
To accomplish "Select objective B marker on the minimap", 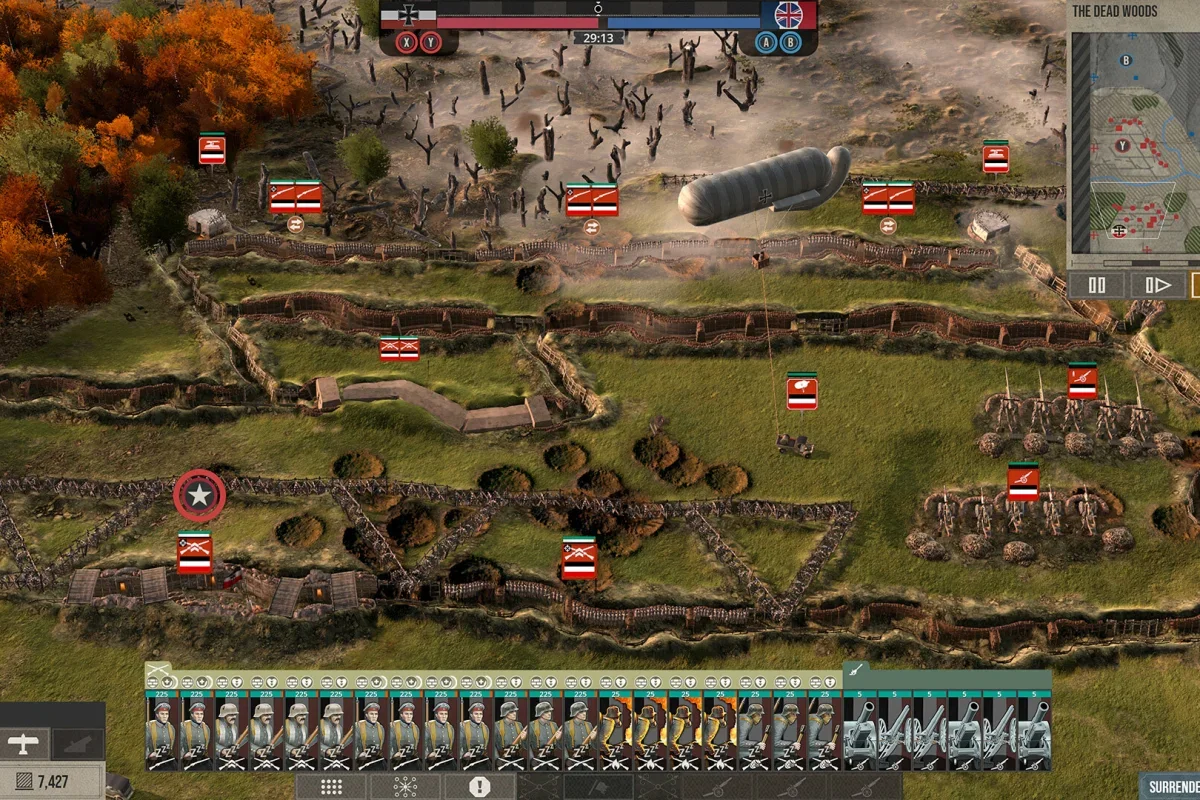I will (1126, 60).
